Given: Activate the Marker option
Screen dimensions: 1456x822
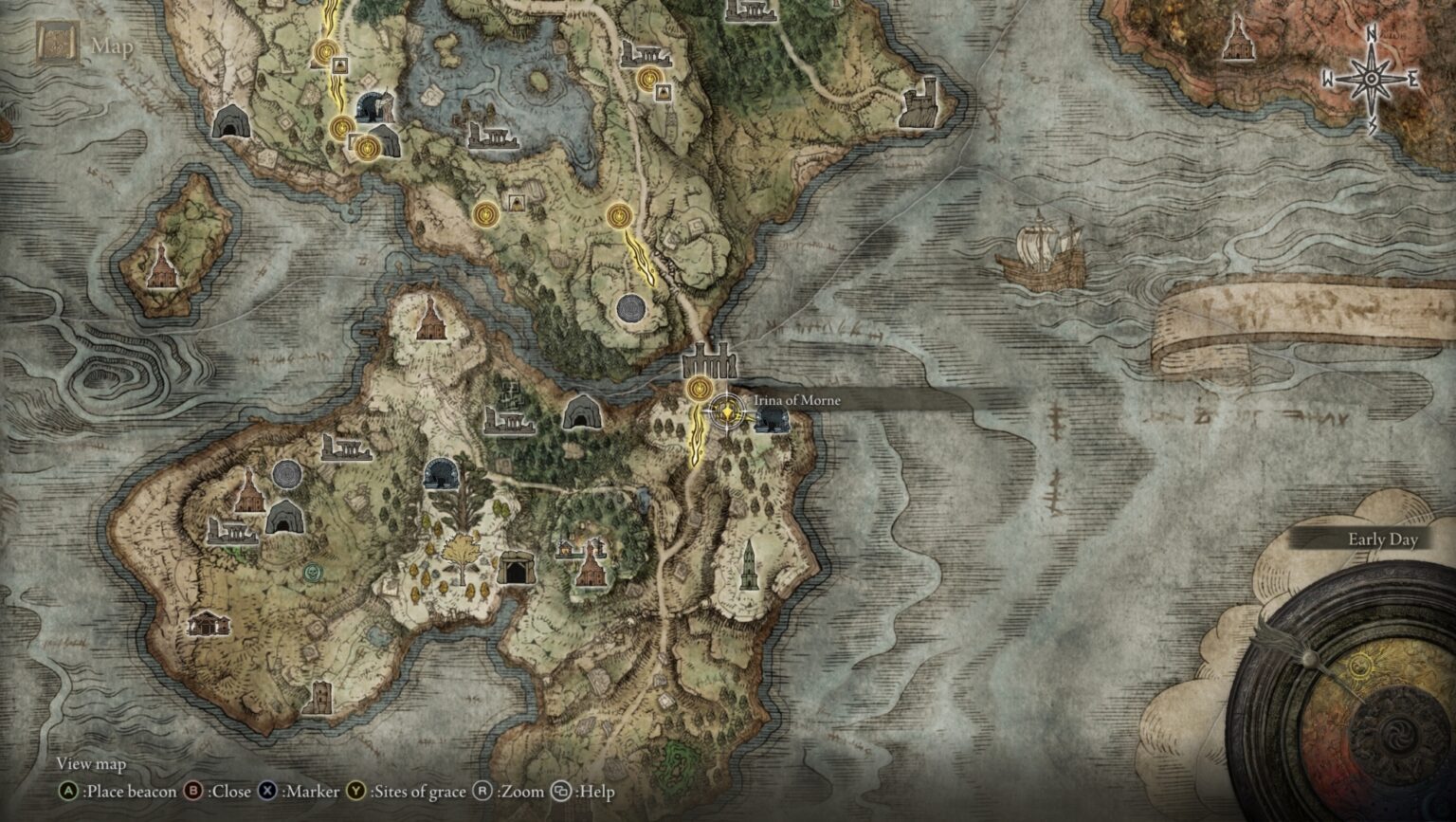Looking at the screenshot, I should pos(303,791).
